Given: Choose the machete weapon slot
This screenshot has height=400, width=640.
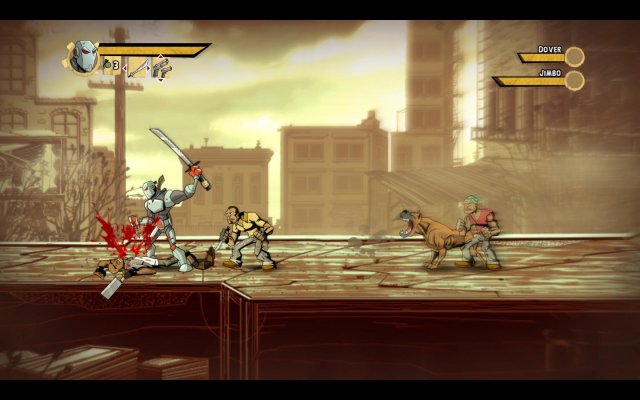Looking at the screenshot, I should tap(137, 67).
